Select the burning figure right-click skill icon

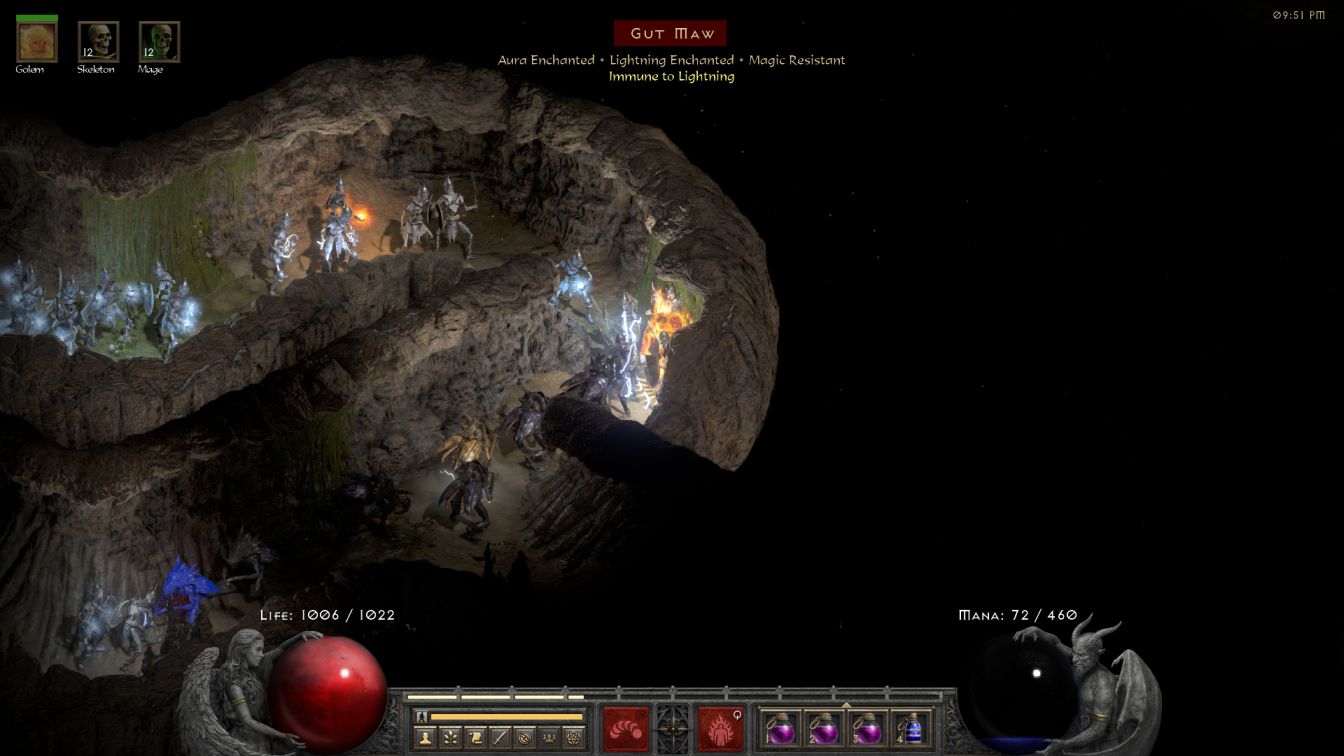pyautogui.click(x=720, y=727)
